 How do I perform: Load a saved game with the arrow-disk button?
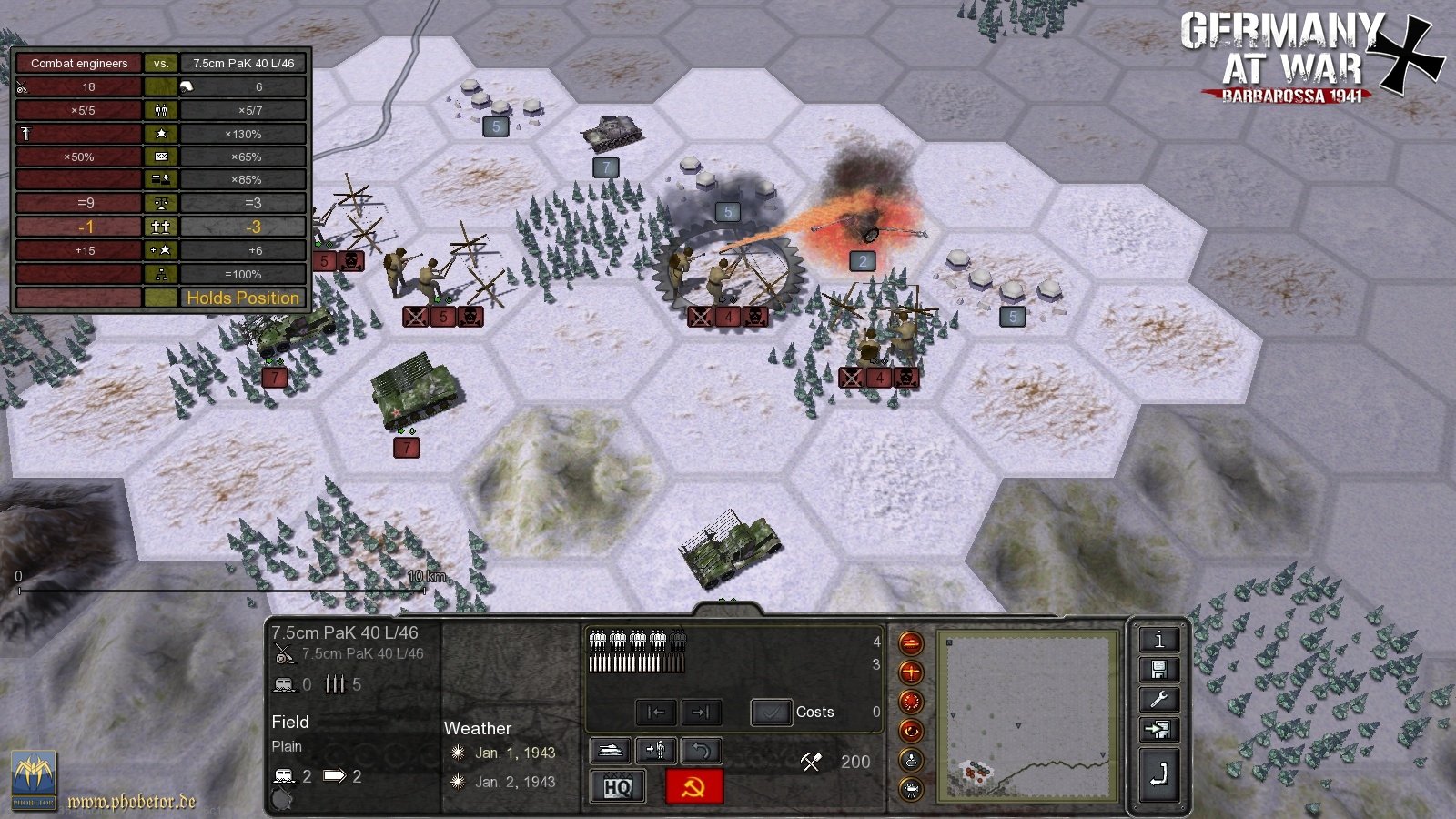1158,730
